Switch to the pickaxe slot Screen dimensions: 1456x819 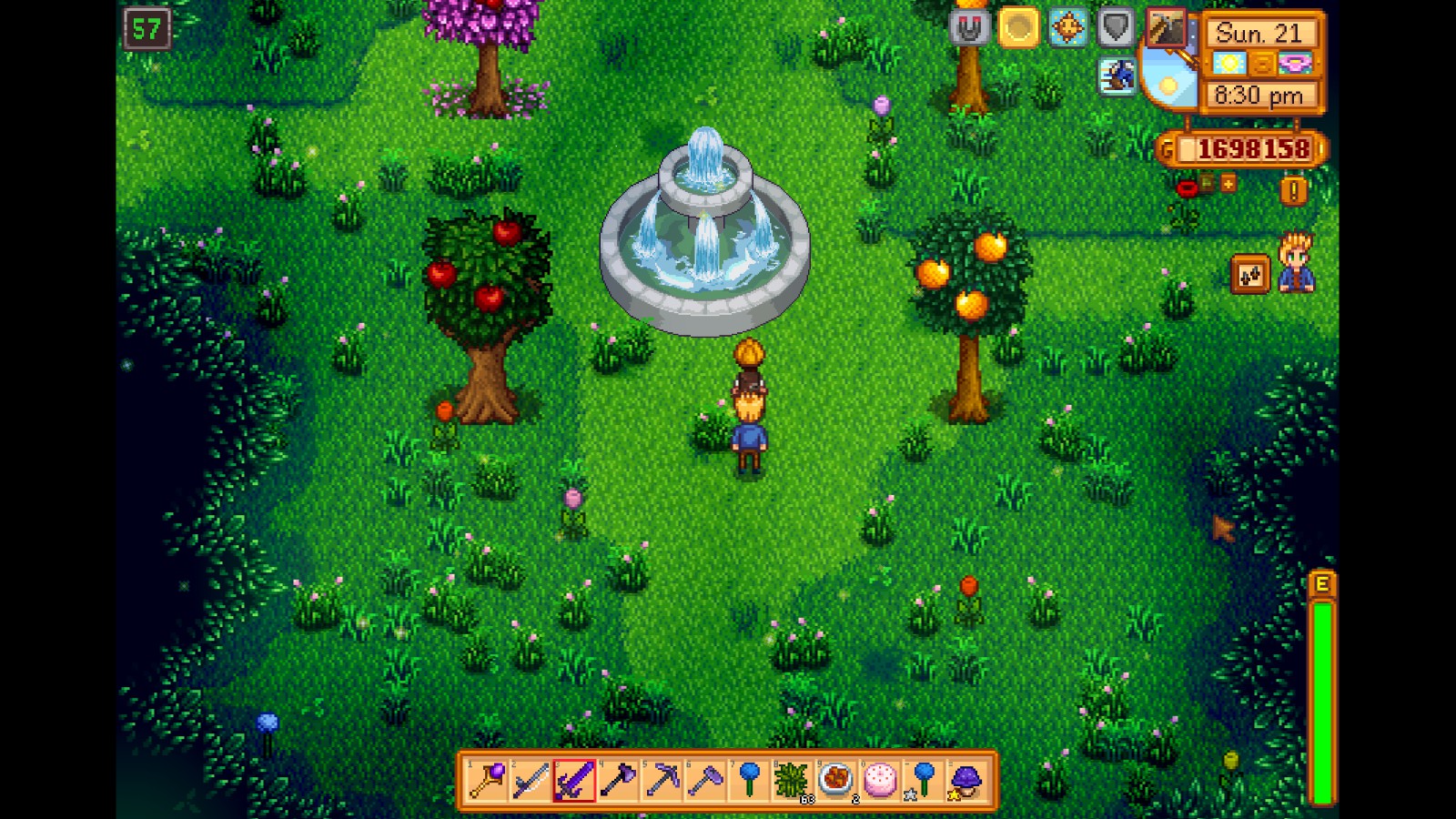[662, 781]
